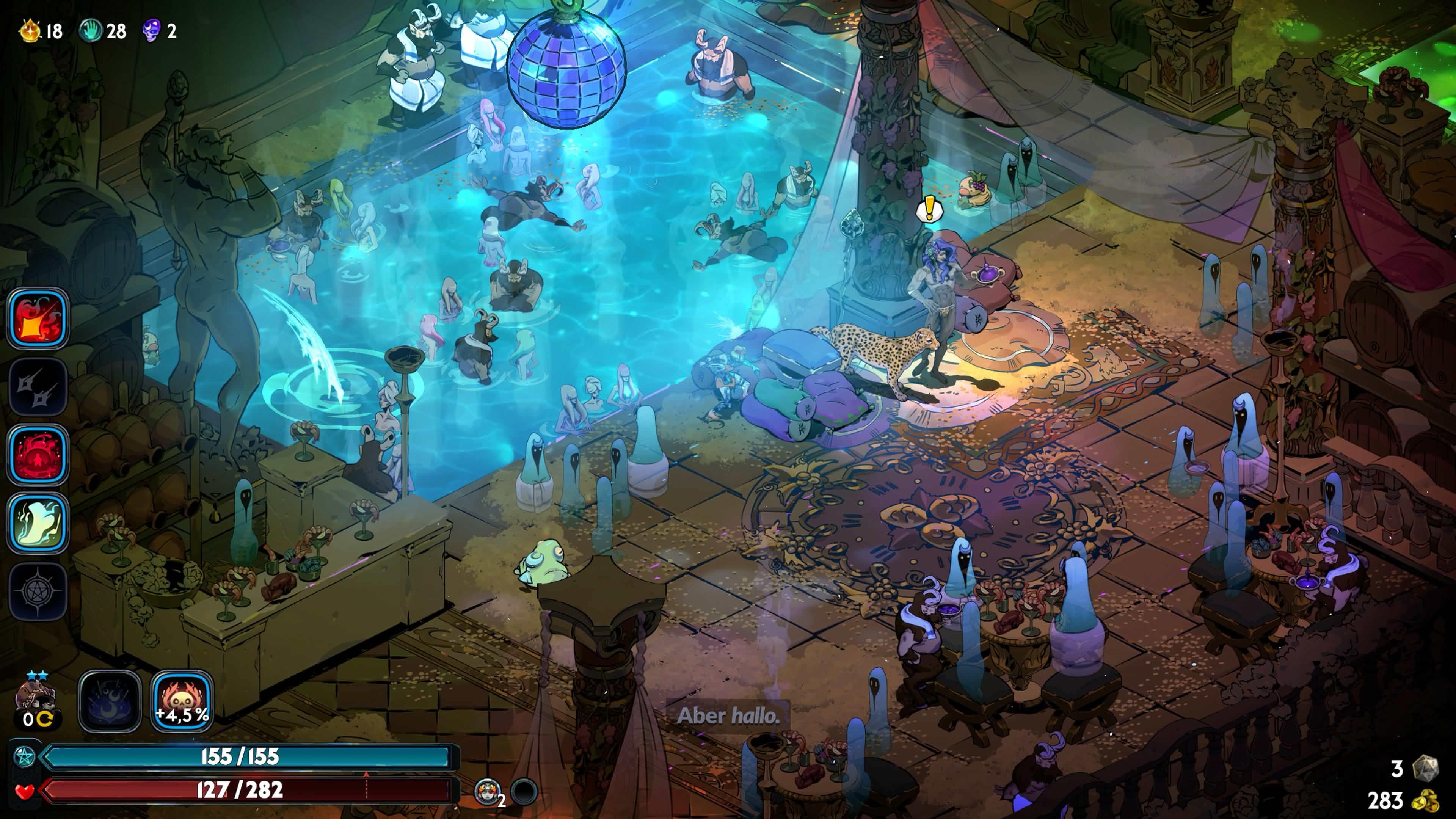
Task: Open the flaming skull +4,5% boon
Action: [182, 701]
